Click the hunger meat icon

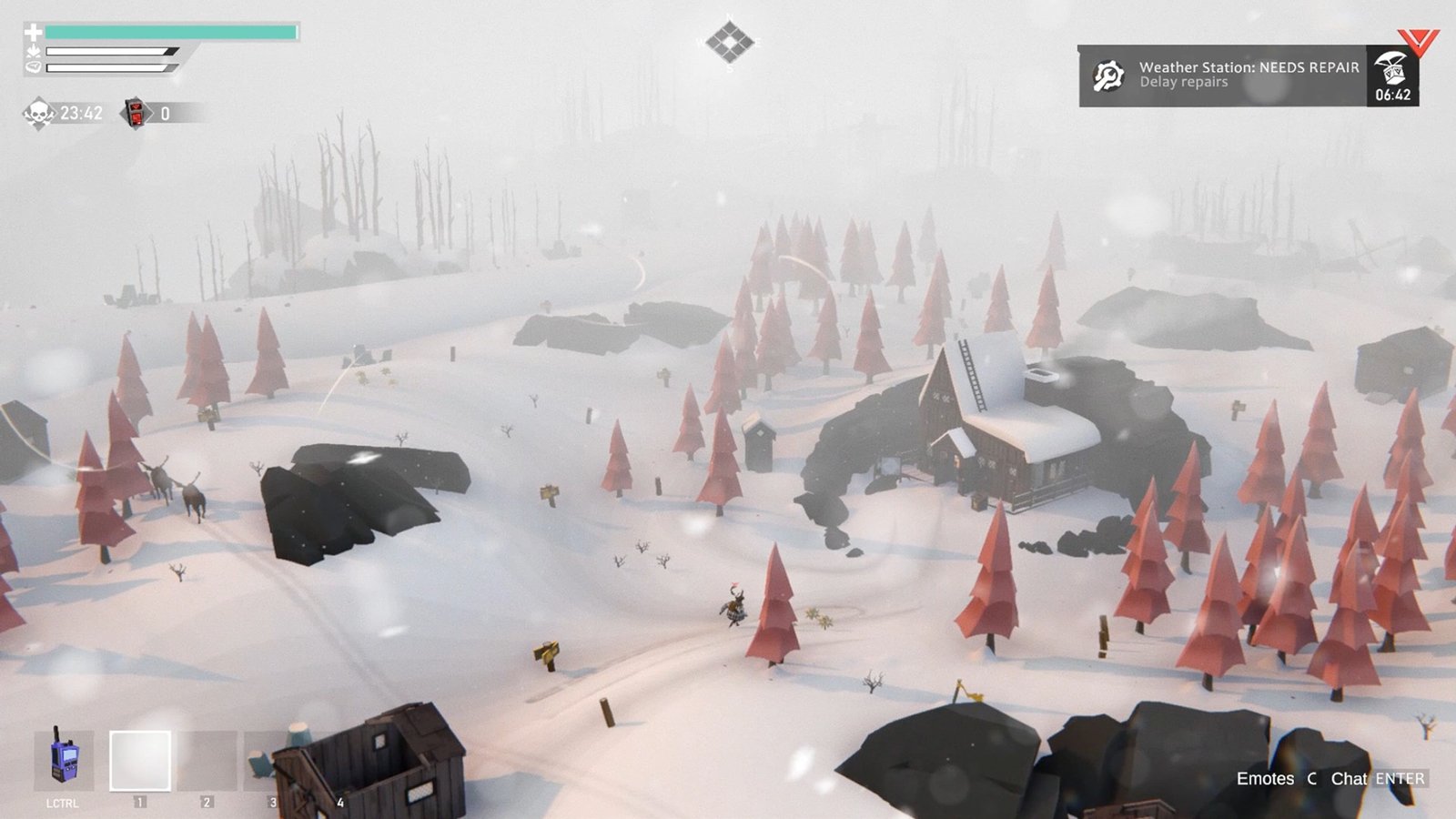click(34, 68)
